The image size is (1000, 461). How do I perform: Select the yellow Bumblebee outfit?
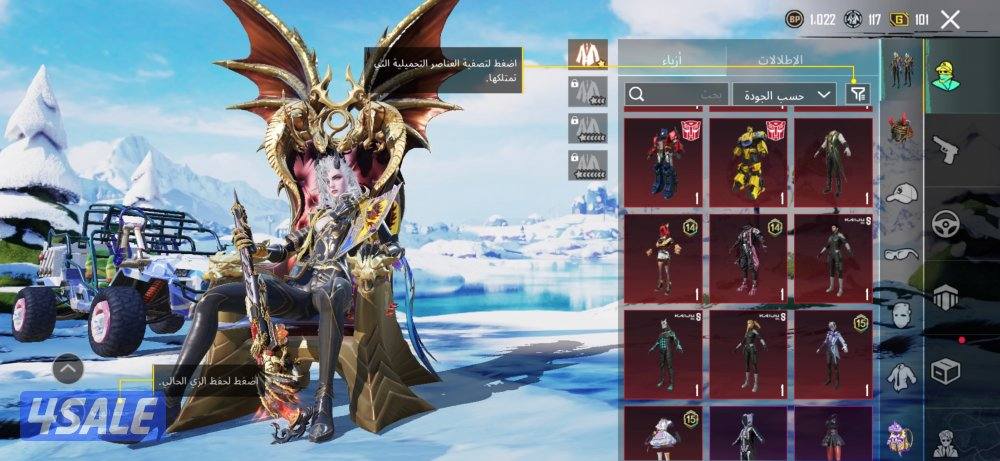[748, 159]
